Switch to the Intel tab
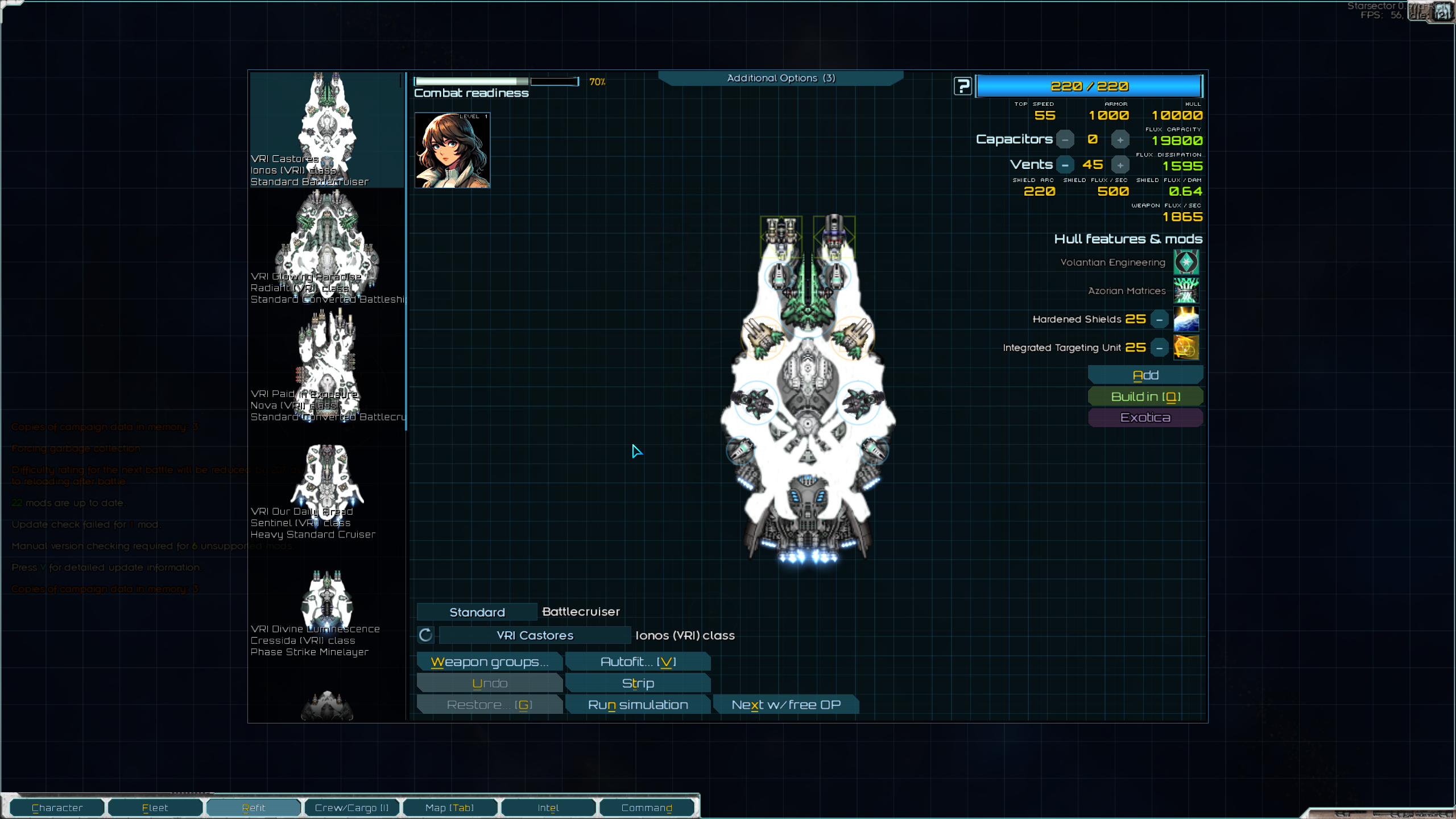The width and height of the screenshot is (1456, 819). tap(548, 808)
